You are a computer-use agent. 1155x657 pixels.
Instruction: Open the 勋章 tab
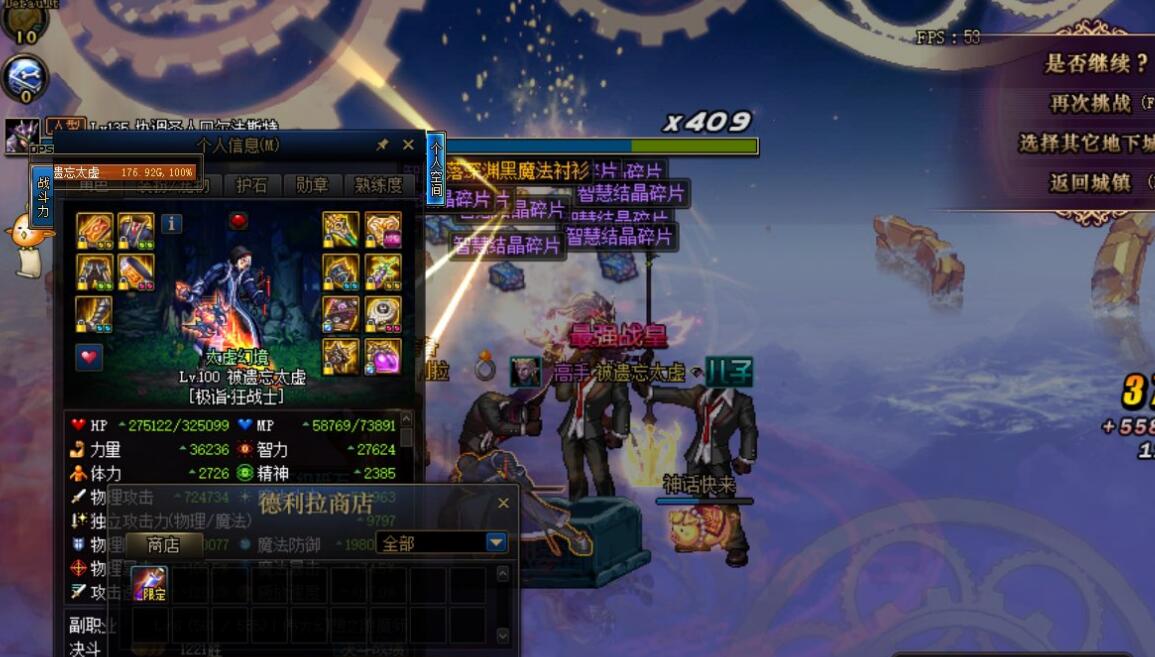[312, 185]
